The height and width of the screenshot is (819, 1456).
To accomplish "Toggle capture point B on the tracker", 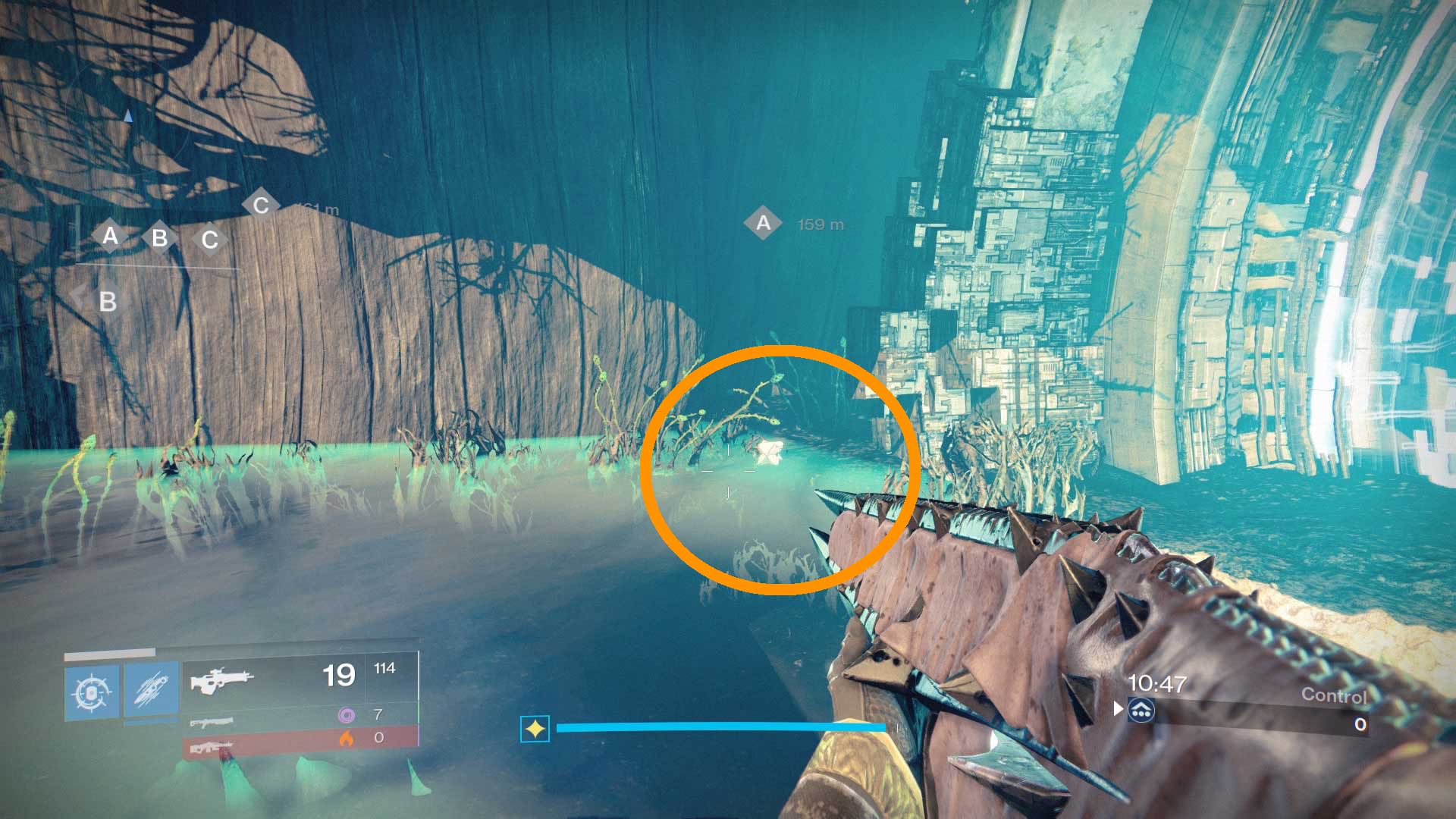I will coord(158,239).
